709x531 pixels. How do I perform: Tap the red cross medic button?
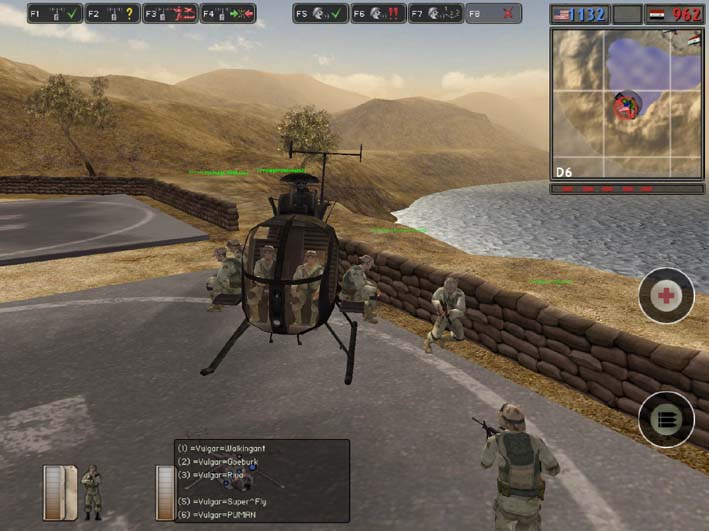pos(666,295)
